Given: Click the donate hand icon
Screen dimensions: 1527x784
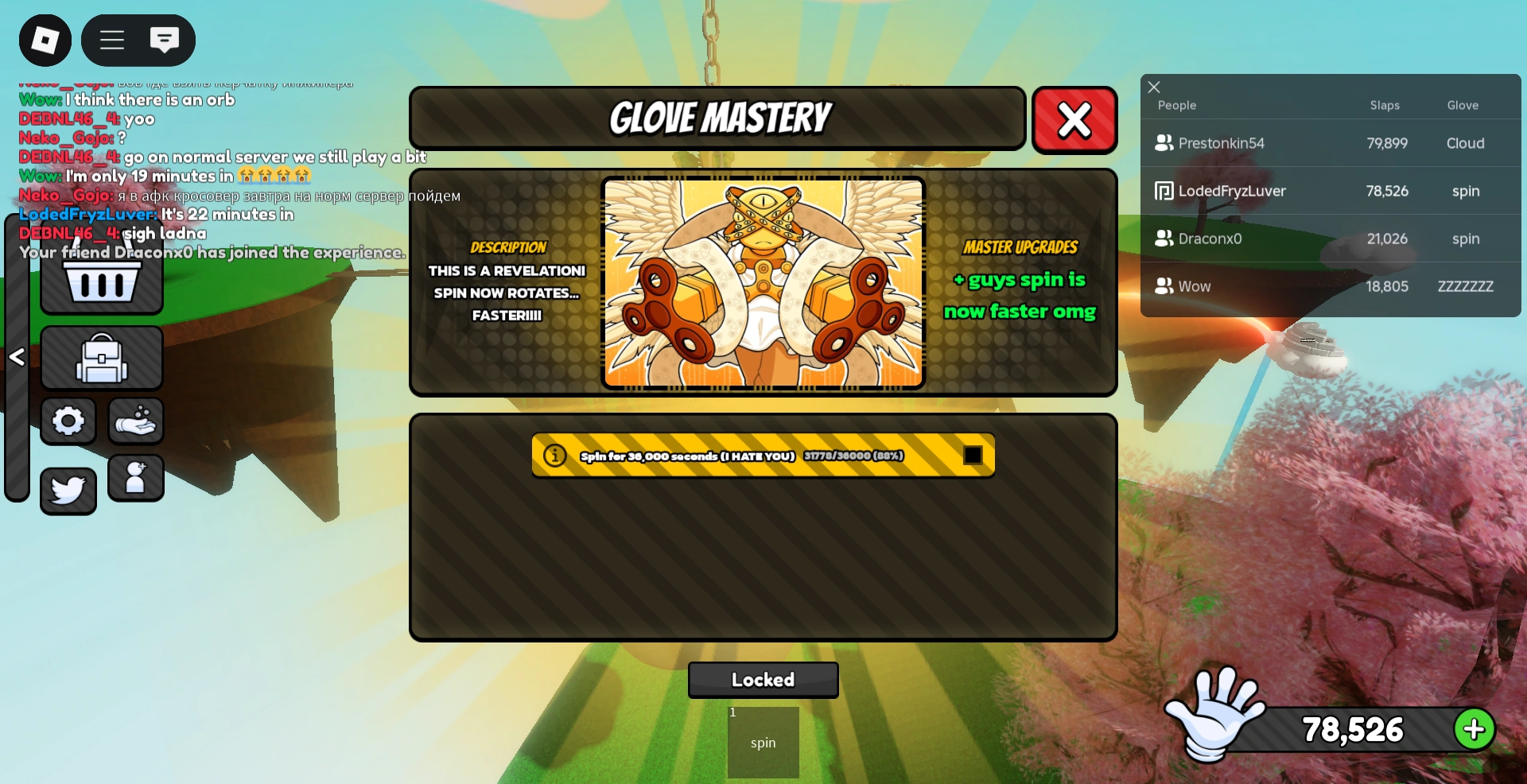Looking at the screenshot, I should 135,421.
